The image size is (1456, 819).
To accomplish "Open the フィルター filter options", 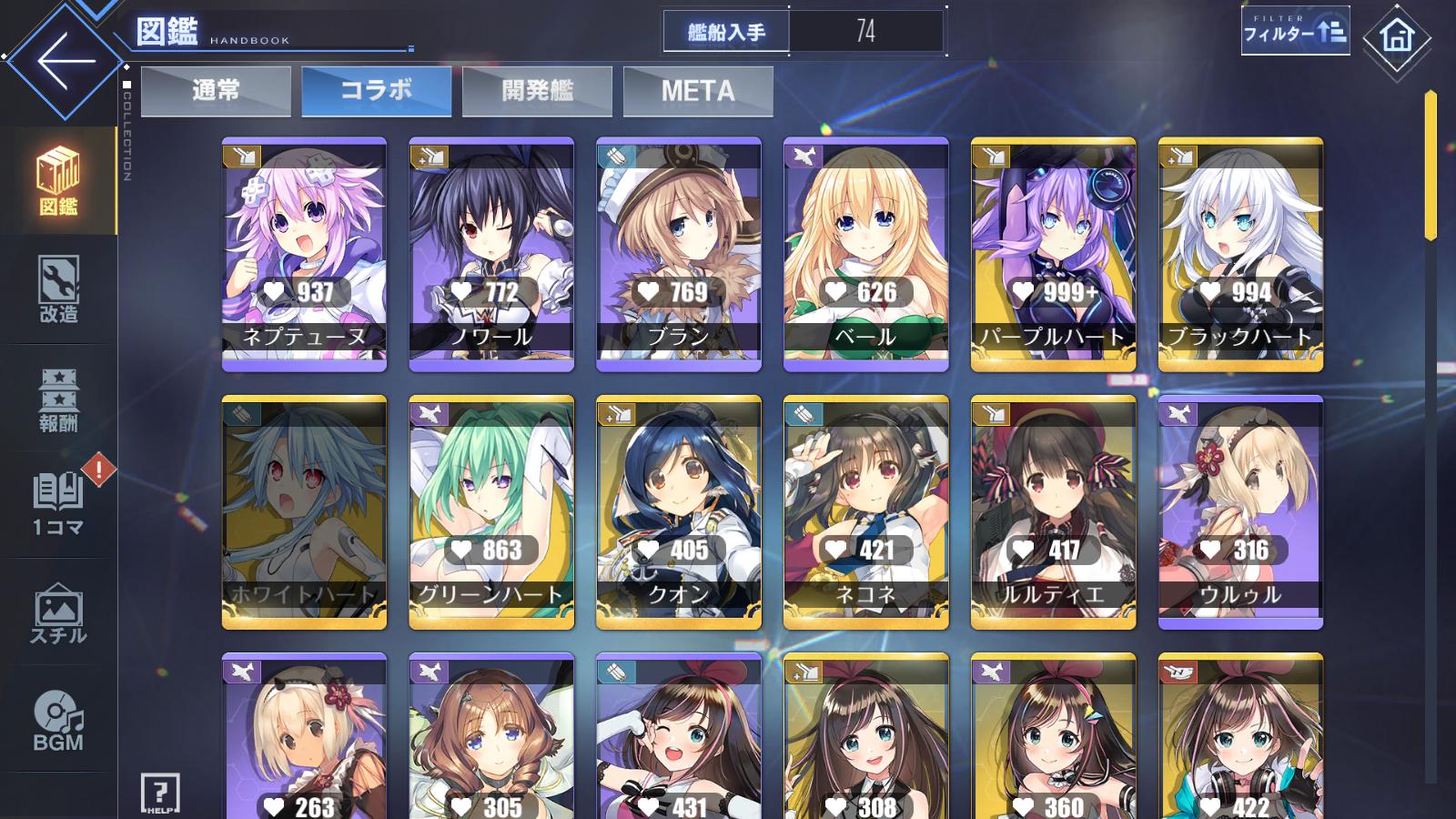I will pyautogui.click(x=1295, y=32).
